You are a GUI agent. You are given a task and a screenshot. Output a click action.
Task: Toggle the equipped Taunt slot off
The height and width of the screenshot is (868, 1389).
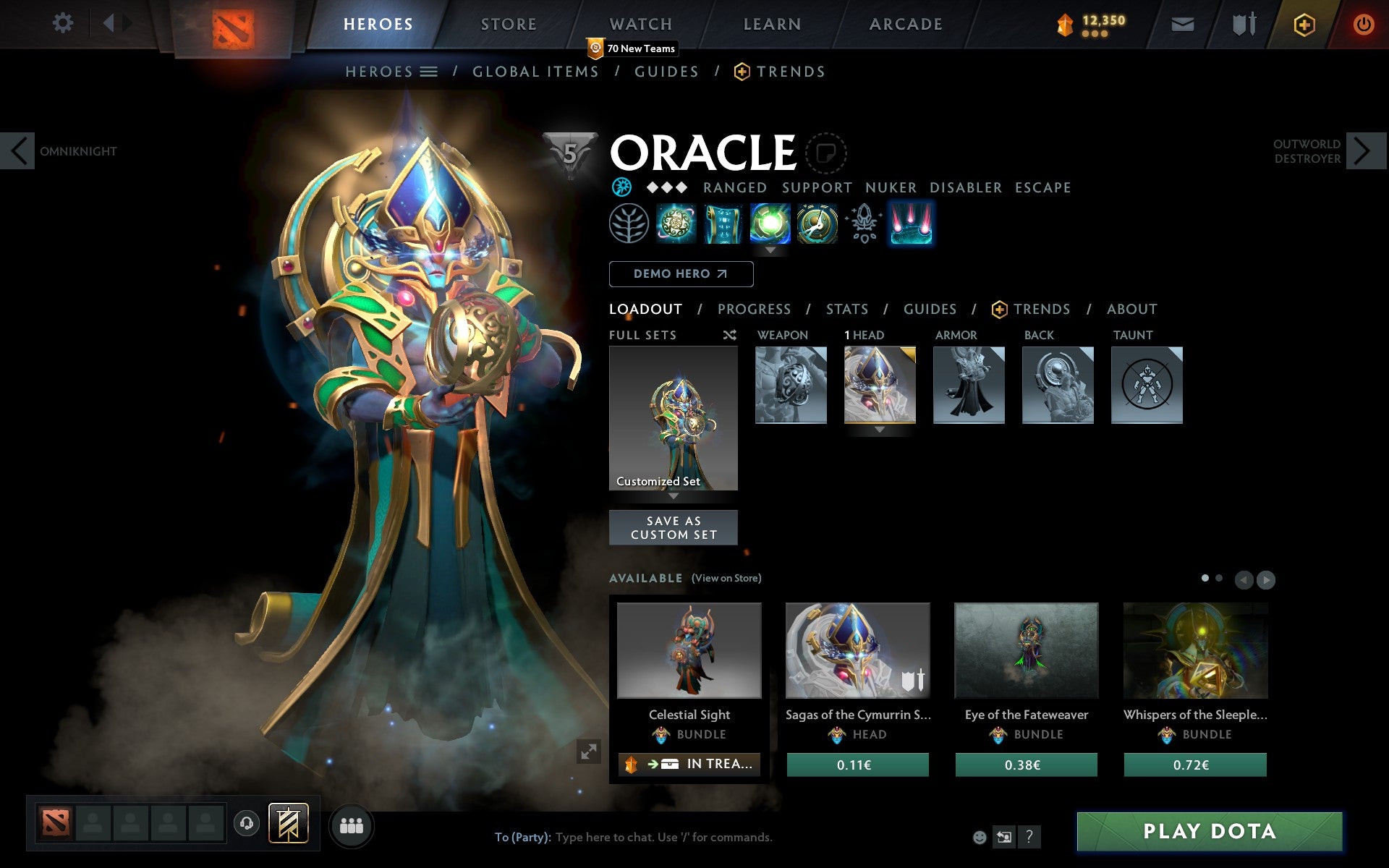point(1147,385)
